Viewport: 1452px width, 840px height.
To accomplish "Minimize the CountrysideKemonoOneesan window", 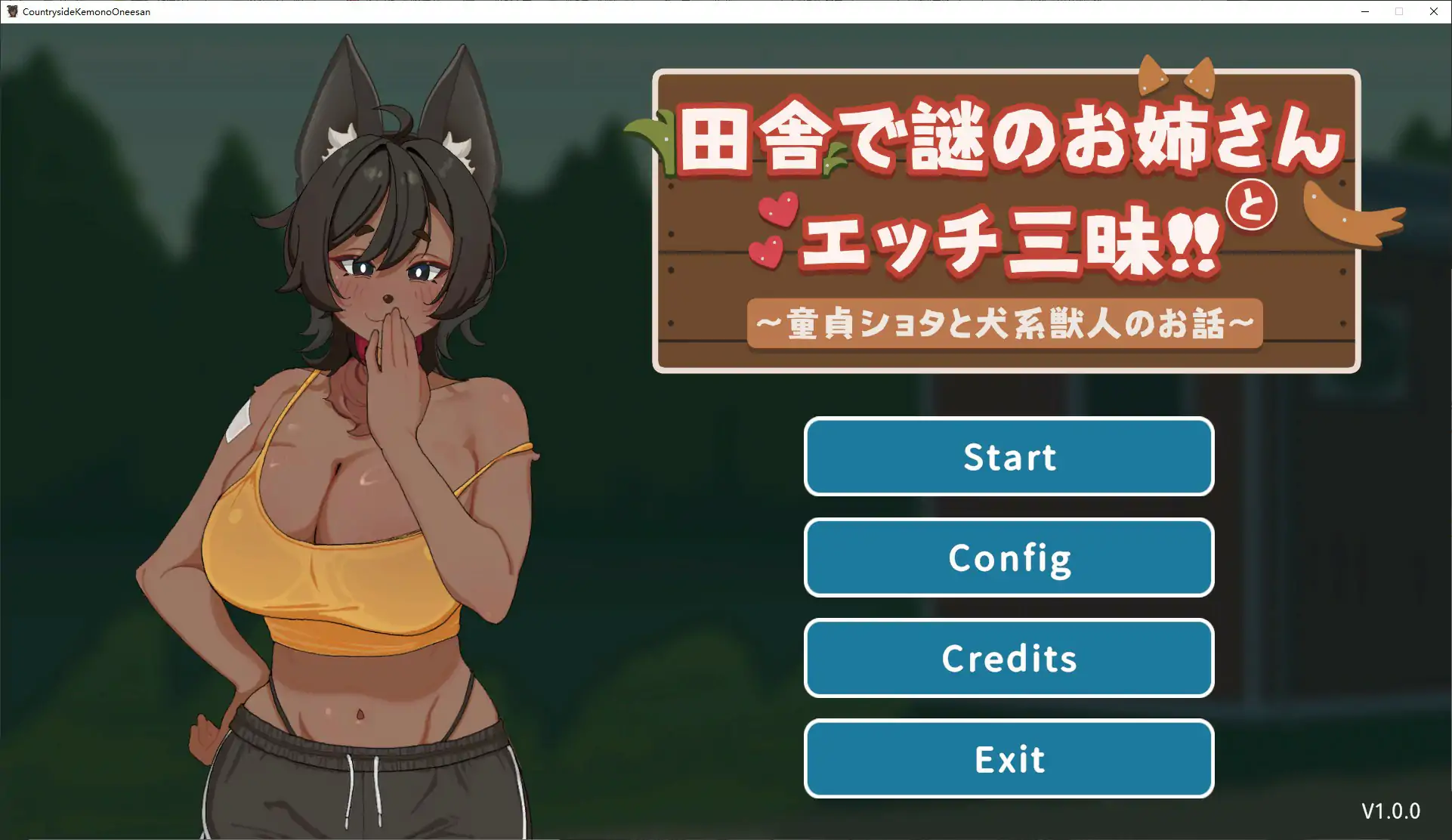I will click(1364, 11).
